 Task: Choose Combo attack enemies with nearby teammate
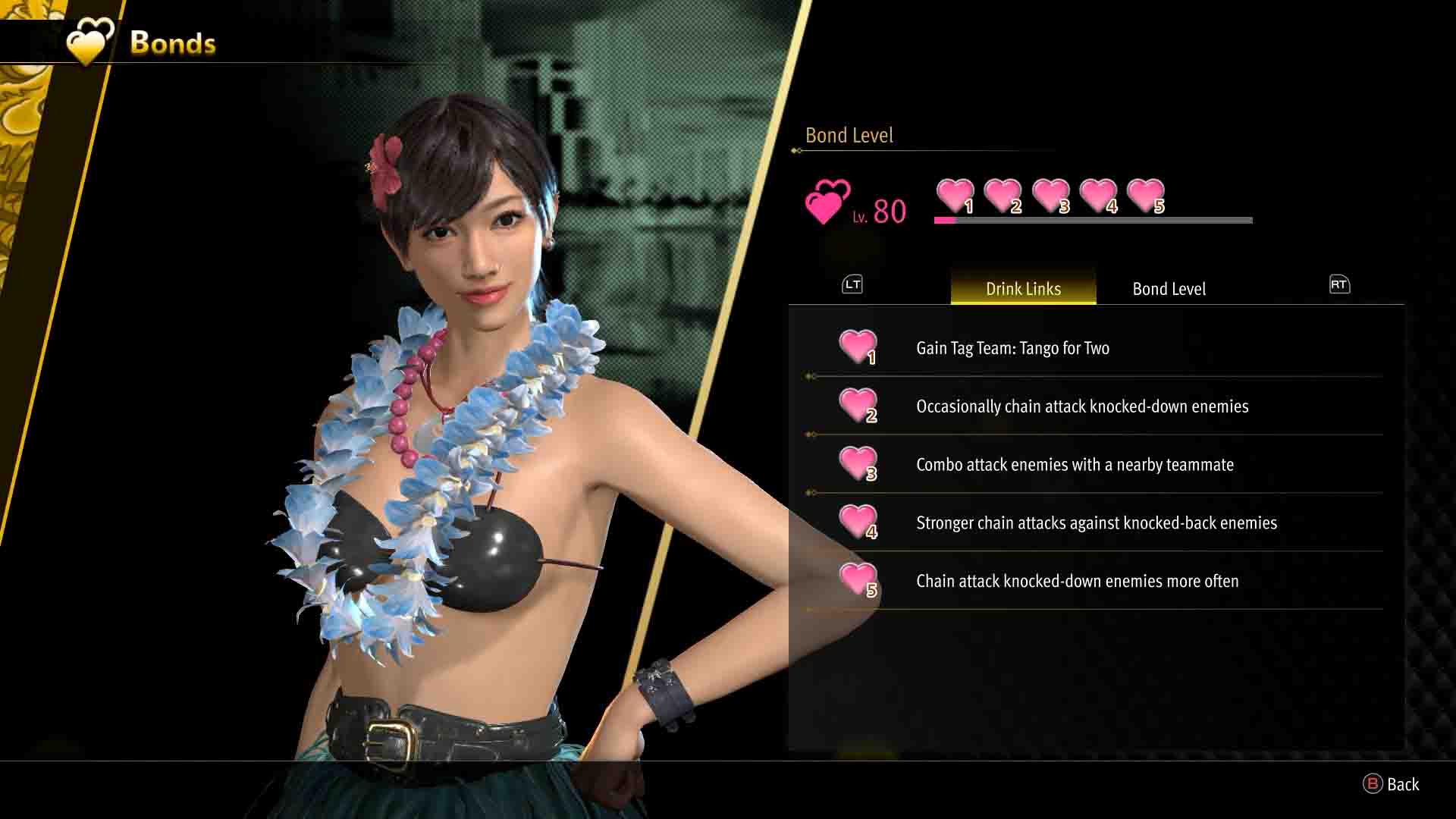pos(1075,465)
